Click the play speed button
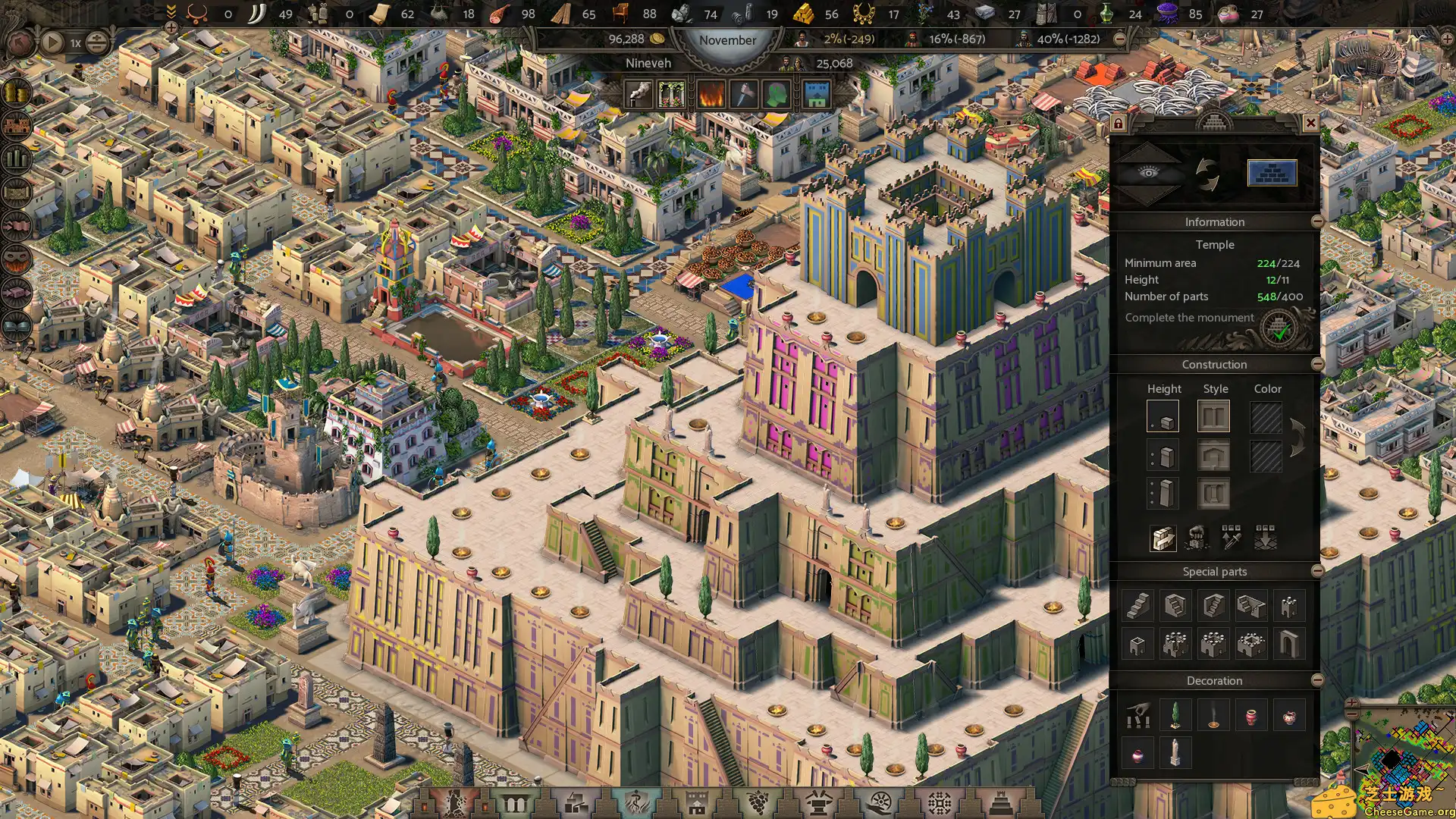Screen dimensions: 1456x819 click(x=52, y=42)
